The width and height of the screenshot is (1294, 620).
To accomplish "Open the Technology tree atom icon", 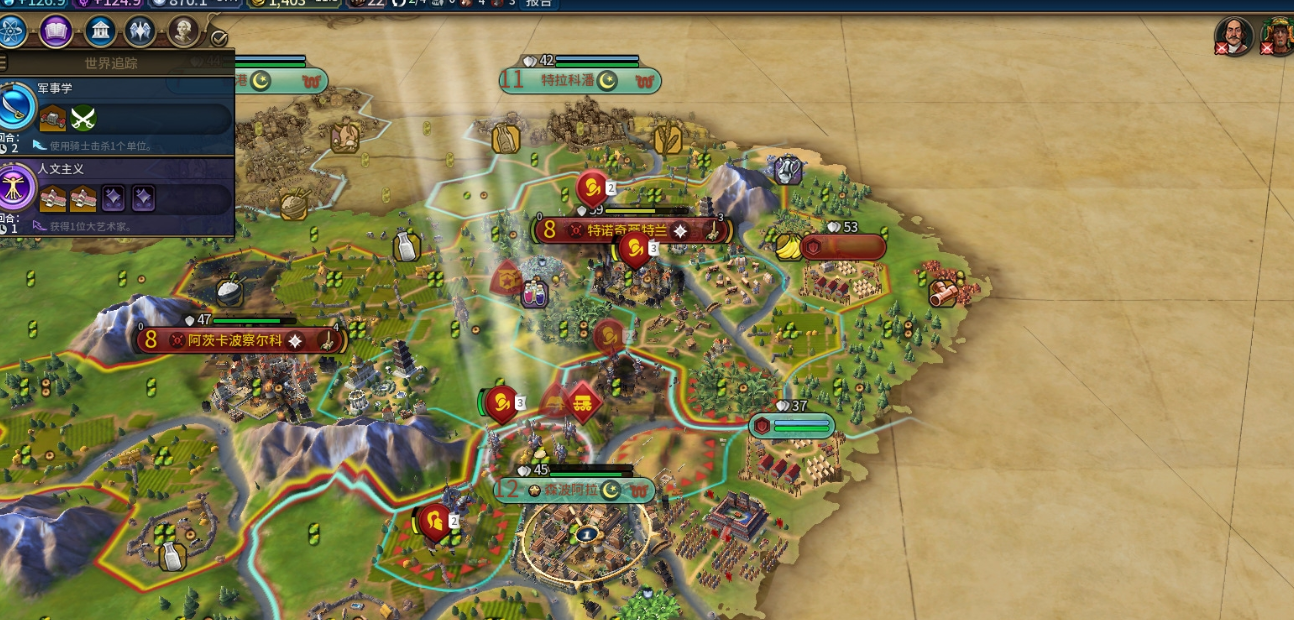I will pyautogui.click(x=11, y=32).
